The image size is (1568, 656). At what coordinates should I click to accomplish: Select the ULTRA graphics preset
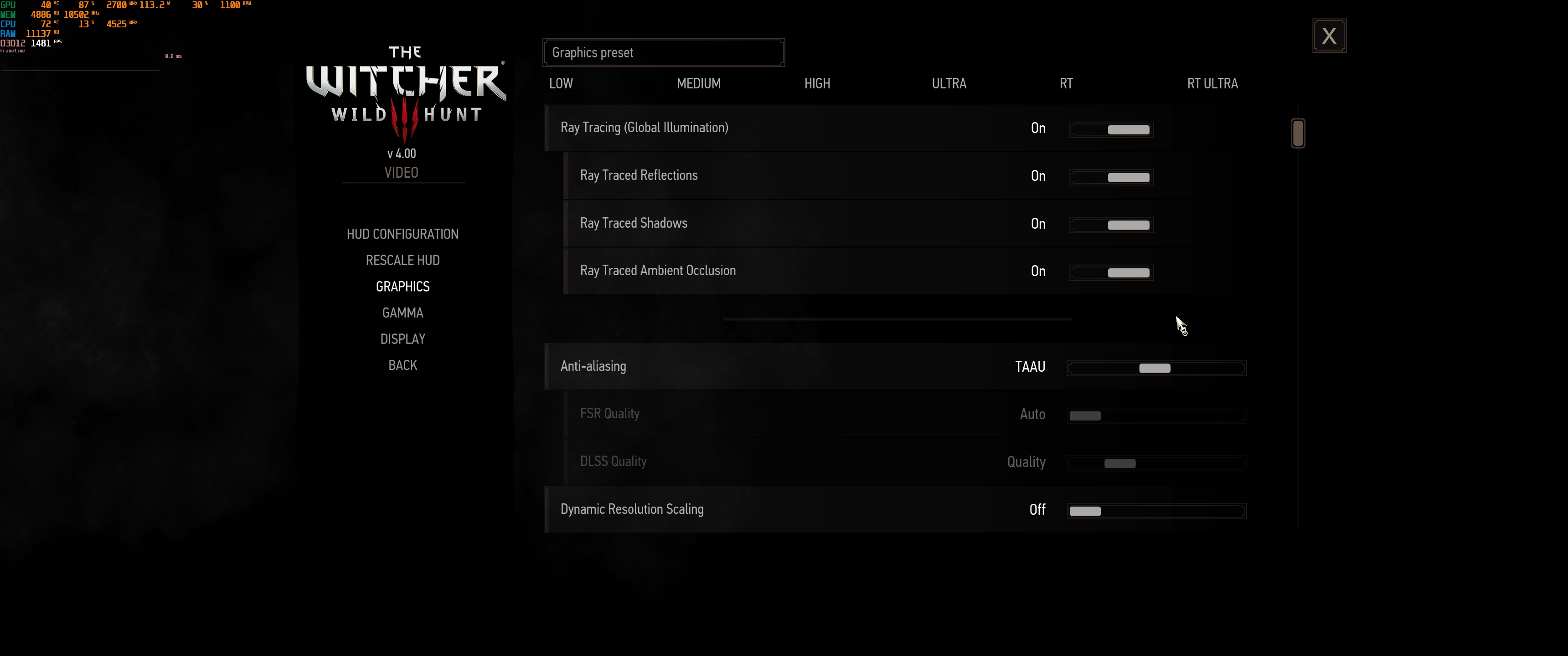coord(949,83)
